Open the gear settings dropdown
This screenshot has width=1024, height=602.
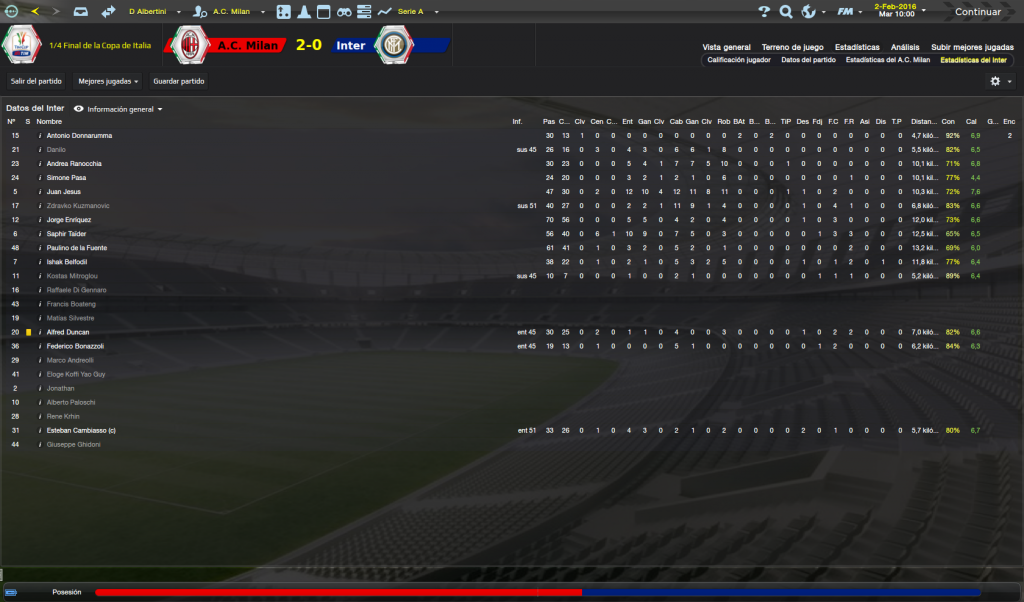1000,81
